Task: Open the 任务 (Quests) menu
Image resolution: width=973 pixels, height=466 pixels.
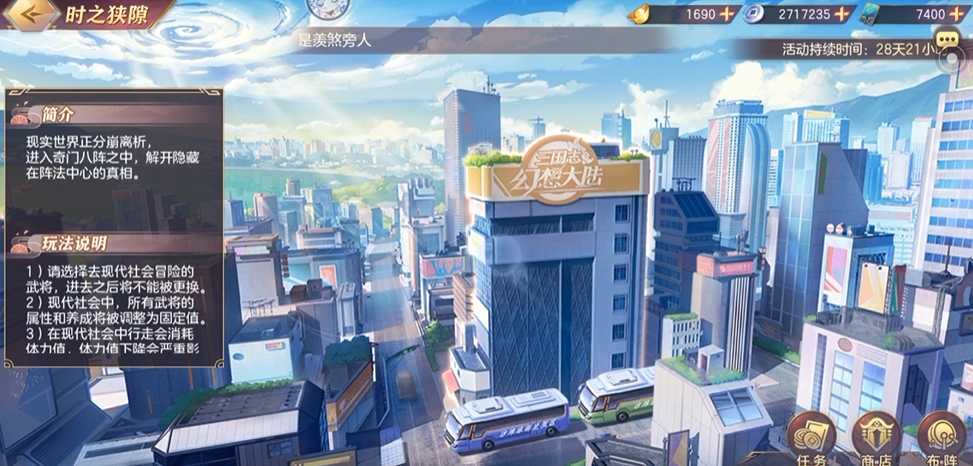Action: (x=812, y=435)
